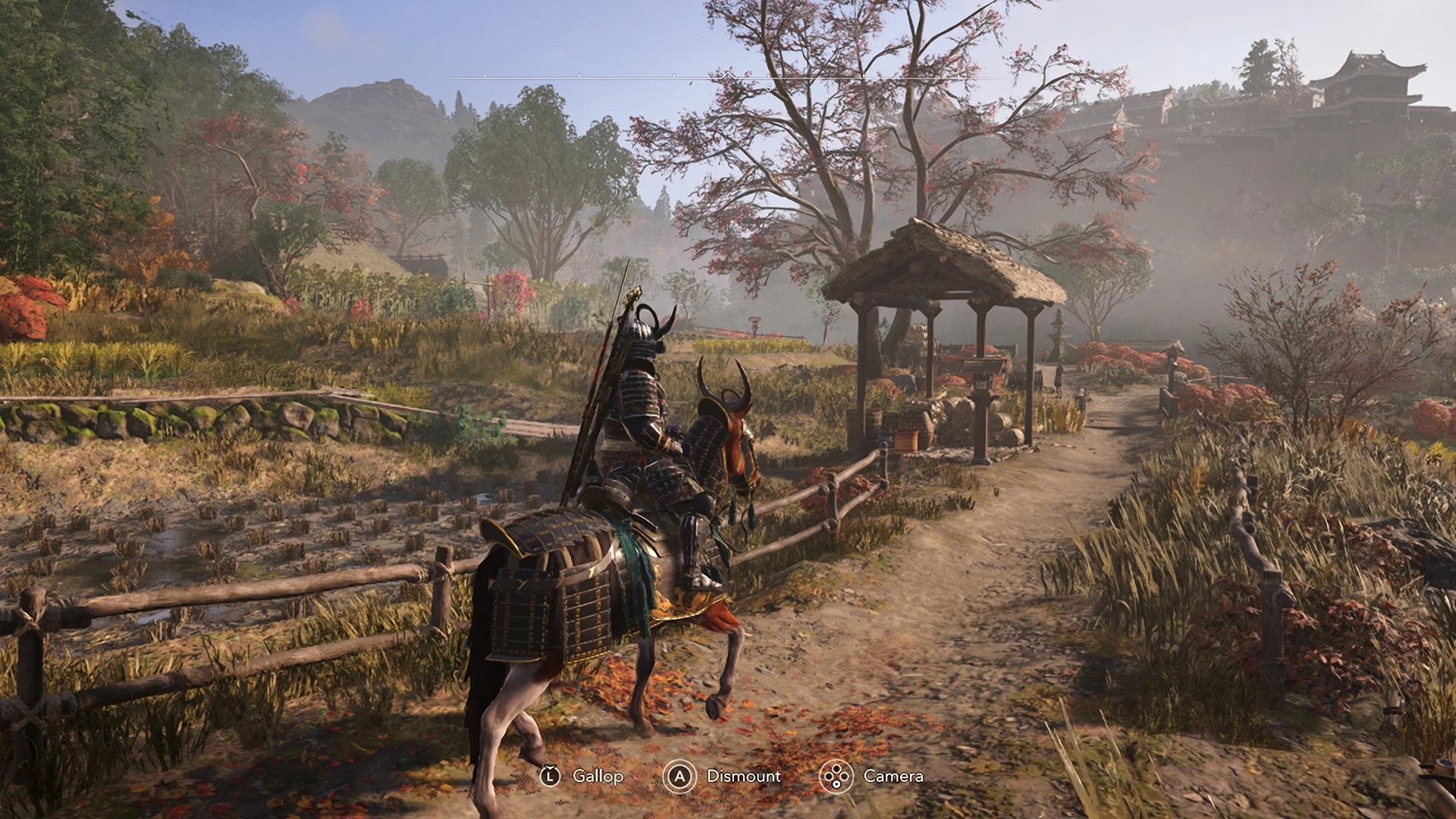Click the Gallop text label

pos(598,776)
